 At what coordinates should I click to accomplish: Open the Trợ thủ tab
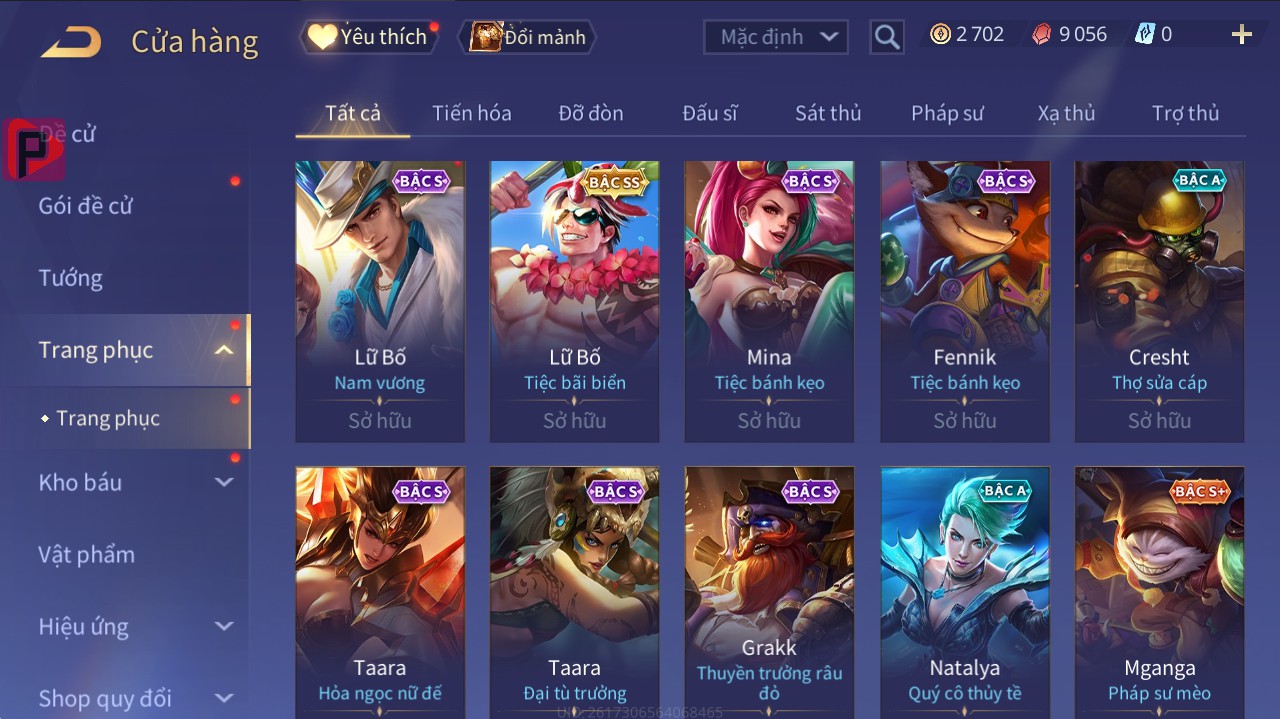[x=1185, y=113]
